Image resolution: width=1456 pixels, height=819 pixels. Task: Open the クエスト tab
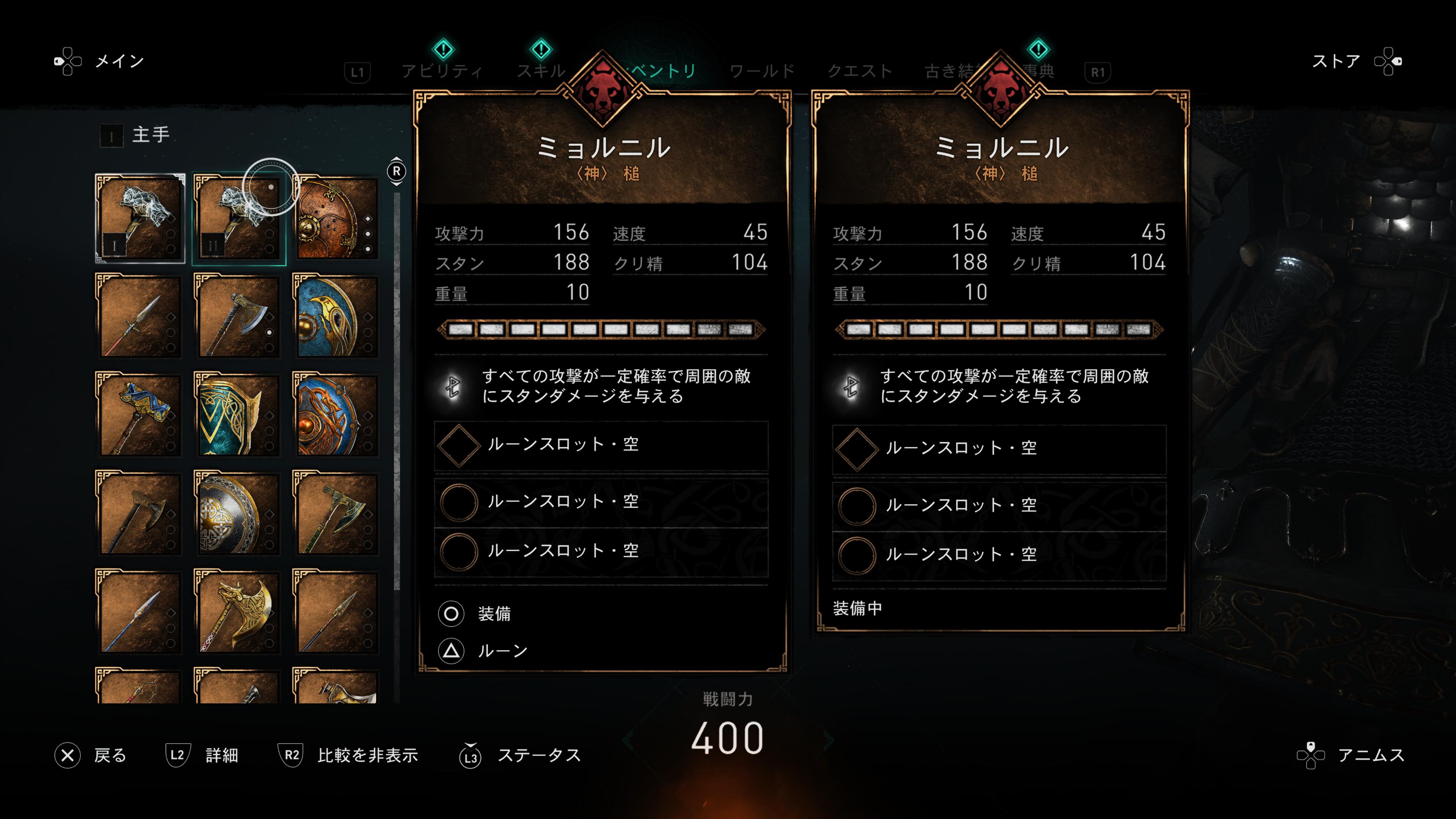pos(860,71)
